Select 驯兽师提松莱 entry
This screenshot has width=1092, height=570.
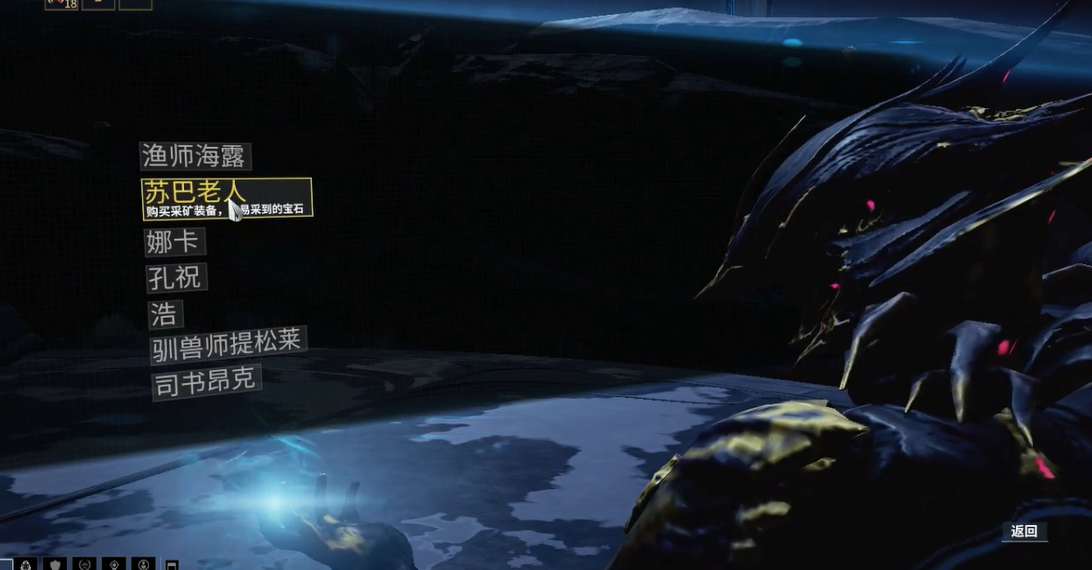[227, 346]
